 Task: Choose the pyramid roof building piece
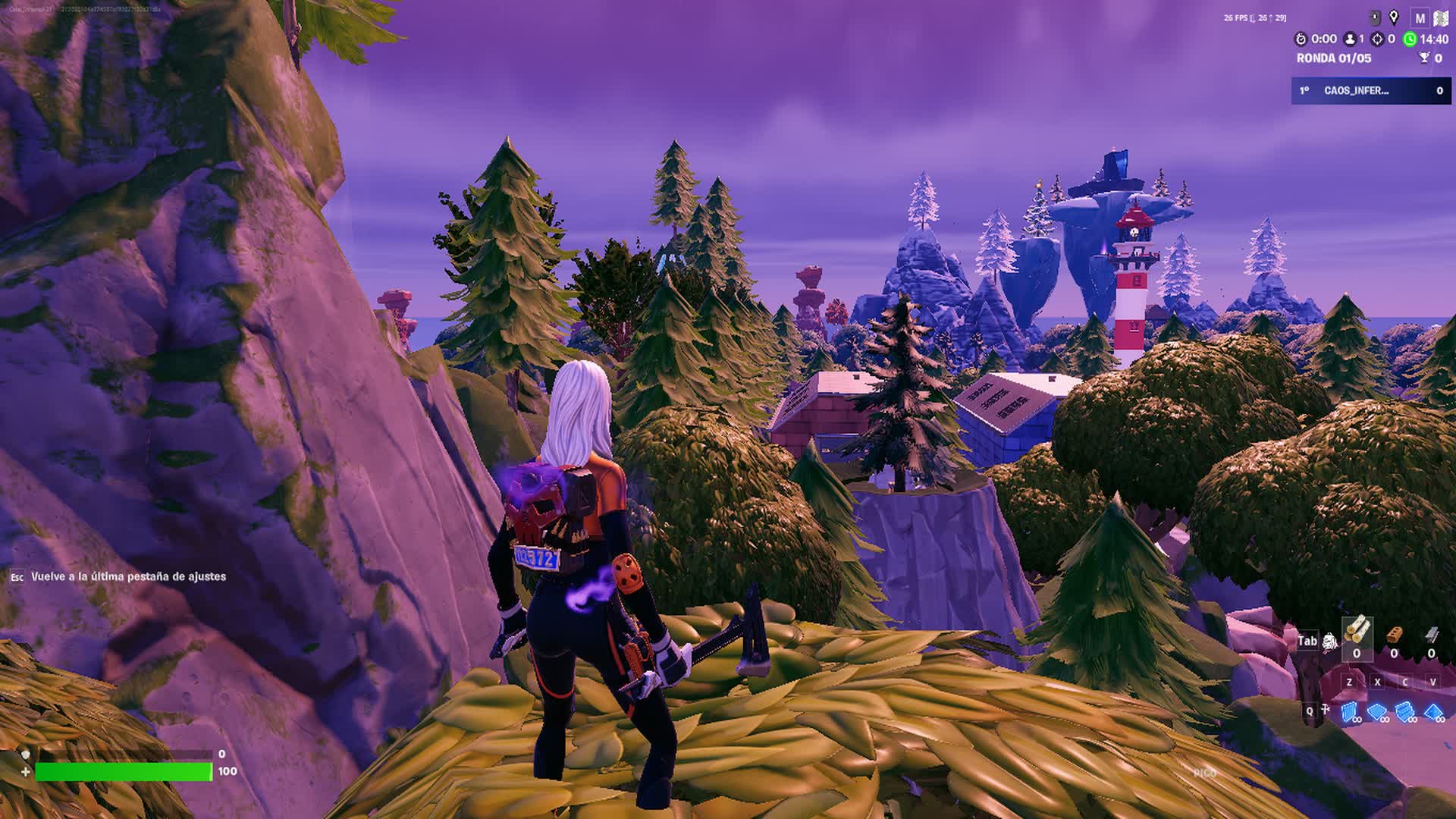click(1433, 712)
